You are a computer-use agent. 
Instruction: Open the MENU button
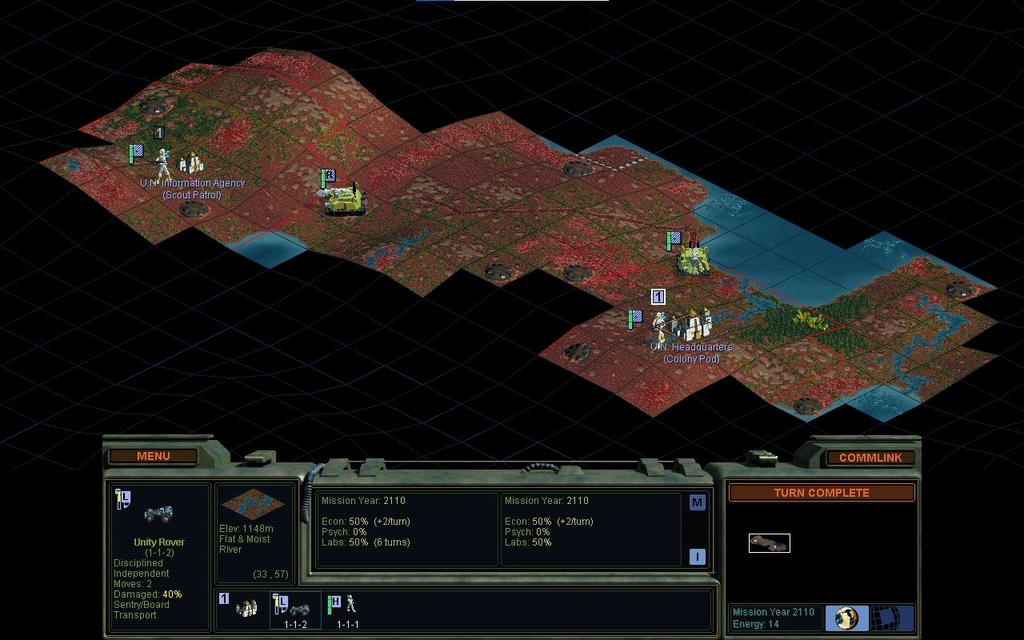click(153, 456)
